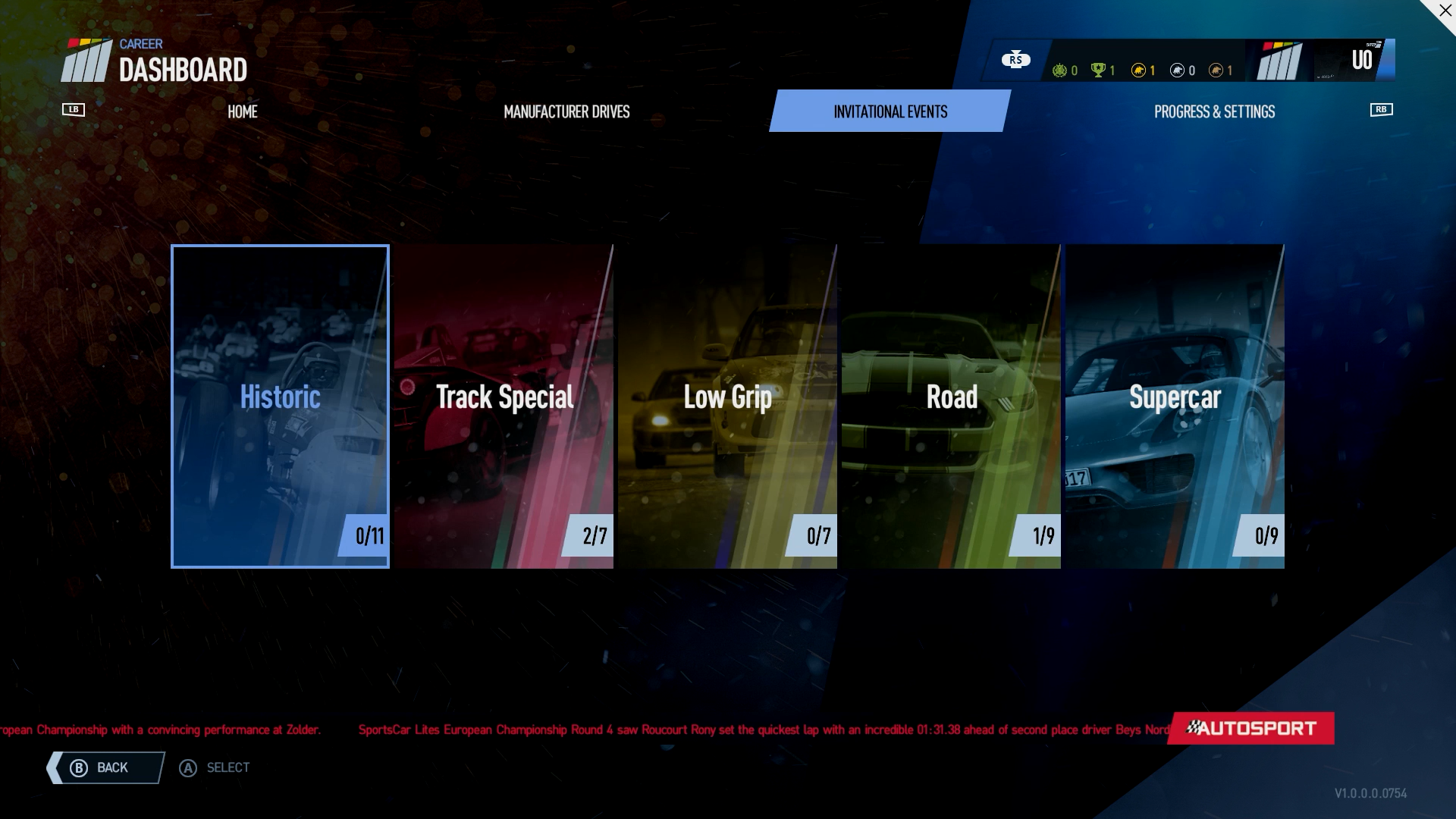Choose the Historic events tile
Viewport: 1456px width, 819px height.
pos(280,406)
